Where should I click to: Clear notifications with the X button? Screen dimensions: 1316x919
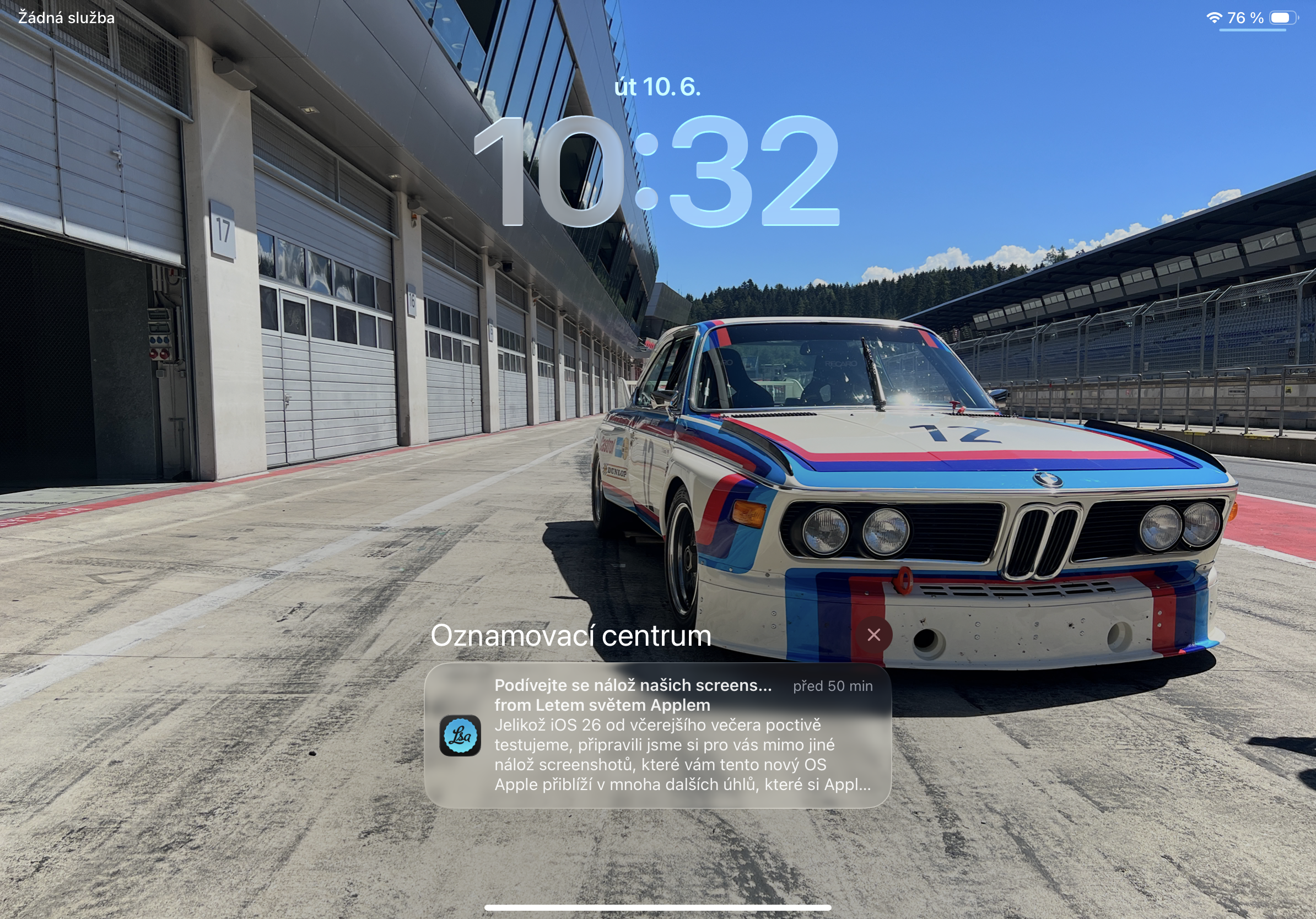873,635
